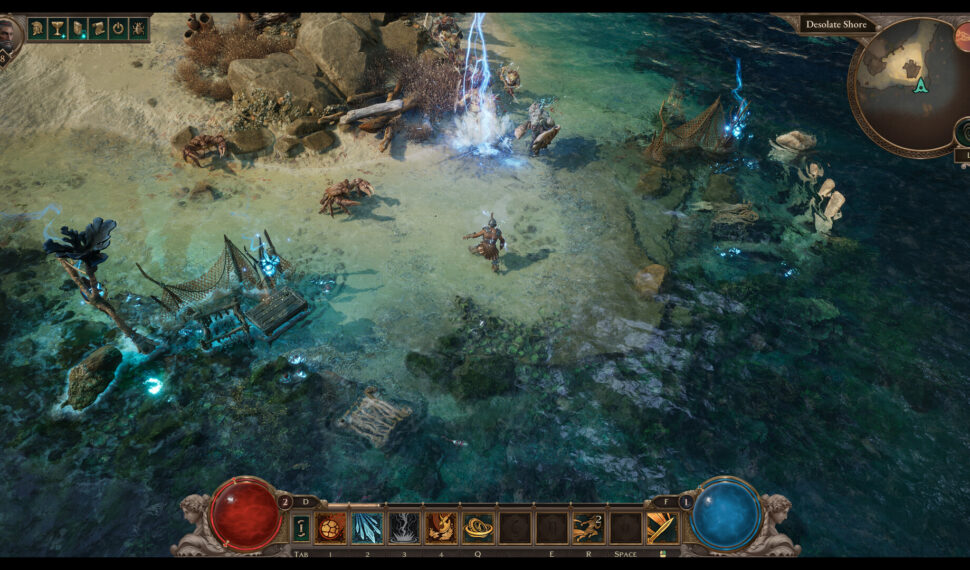Open the golden chalice menu icon
Image resolution: width=970 pixels, height=570 pixels.
[x=57, y=28]
